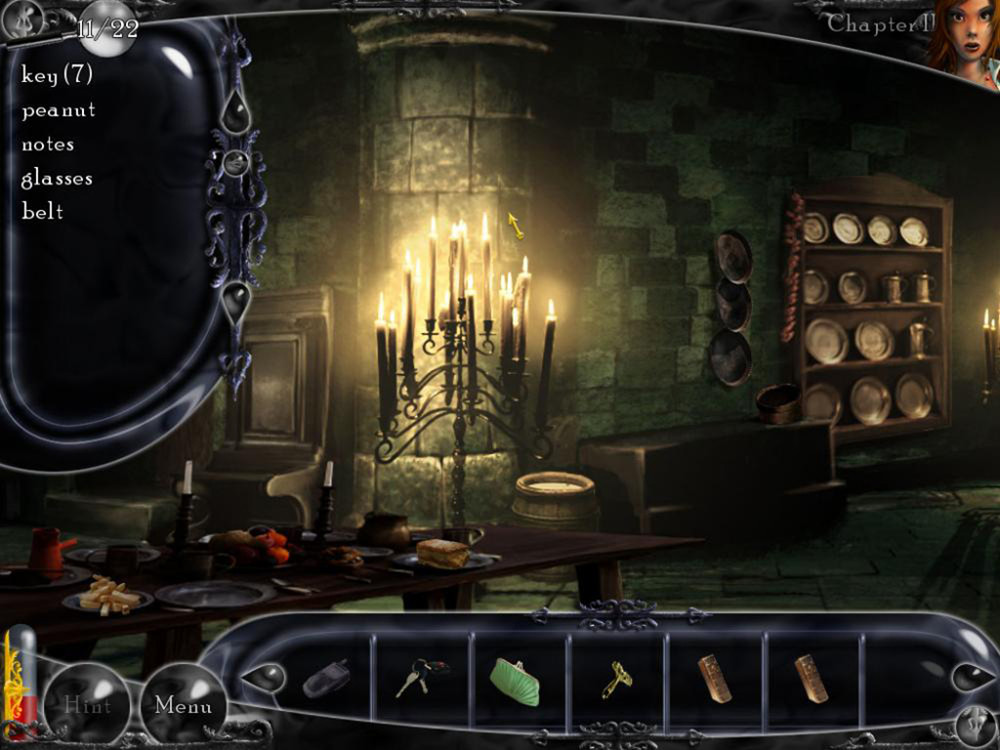Click the lower teardrop arrow of the item list
The width and height of the screenshot is (1000, 750).
pos(236,300)
